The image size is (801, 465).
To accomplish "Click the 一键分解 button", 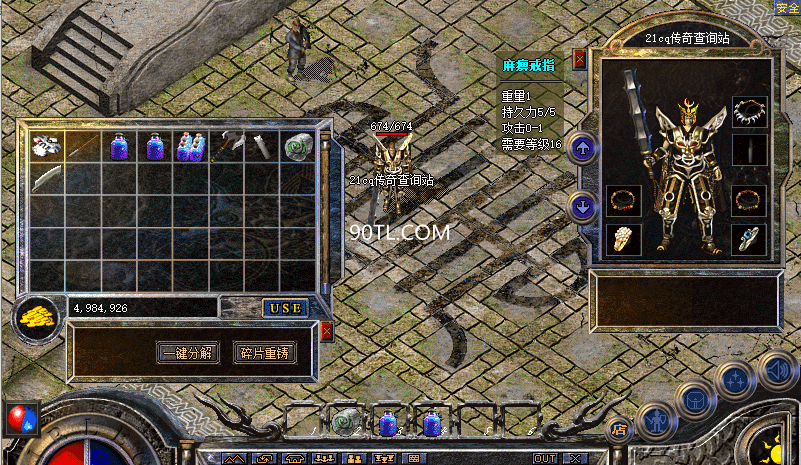I will tap(188, 353).
